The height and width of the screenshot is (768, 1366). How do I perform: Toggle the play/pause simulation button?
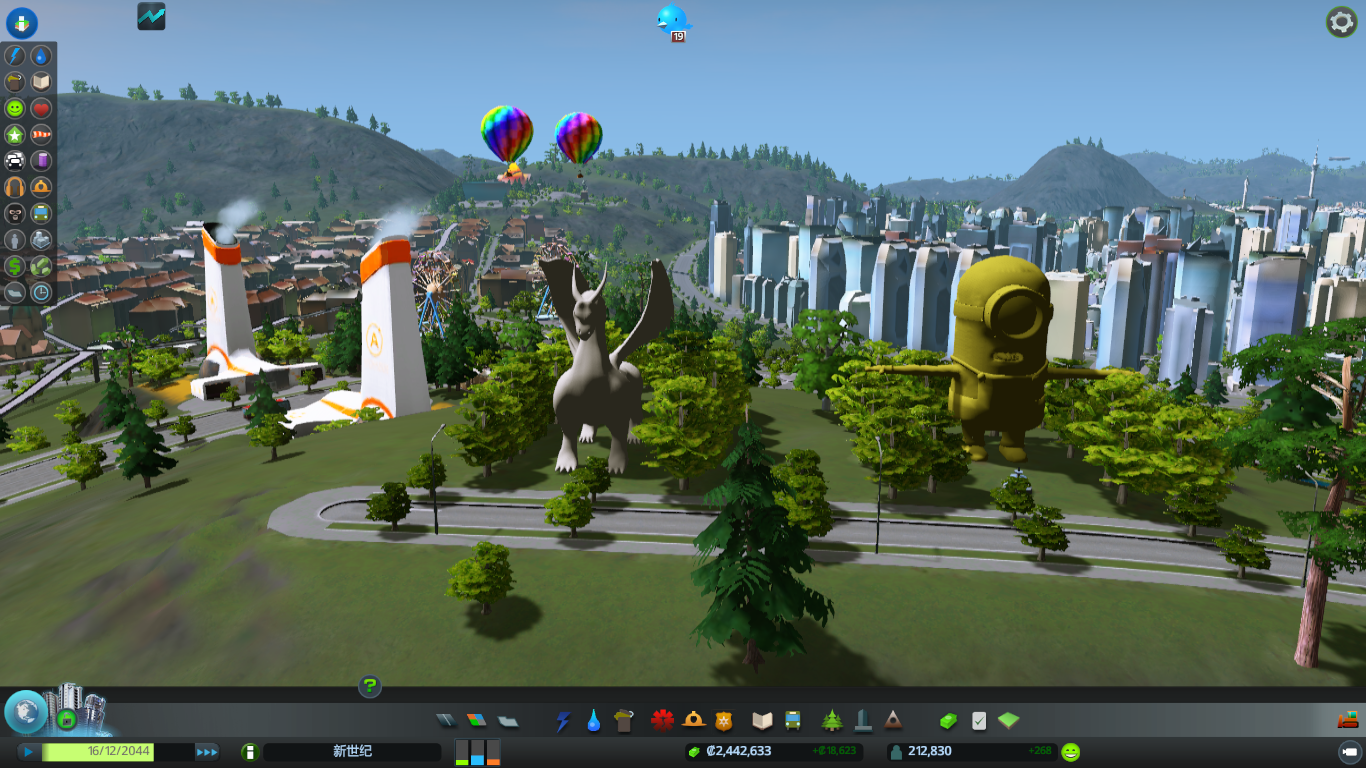pos(29,752)
